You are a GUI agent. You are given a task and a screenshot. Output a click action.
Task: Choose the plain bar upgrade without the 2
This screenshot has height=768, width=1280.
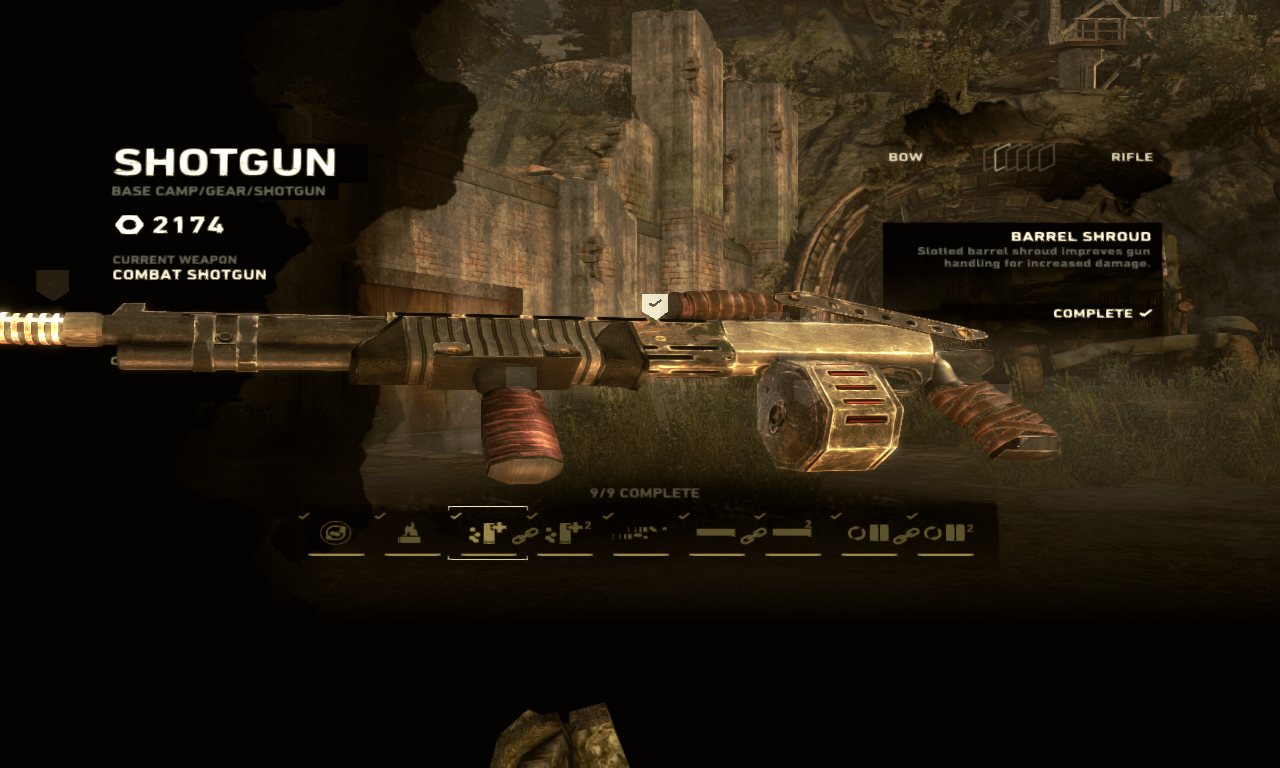[716, 534]
